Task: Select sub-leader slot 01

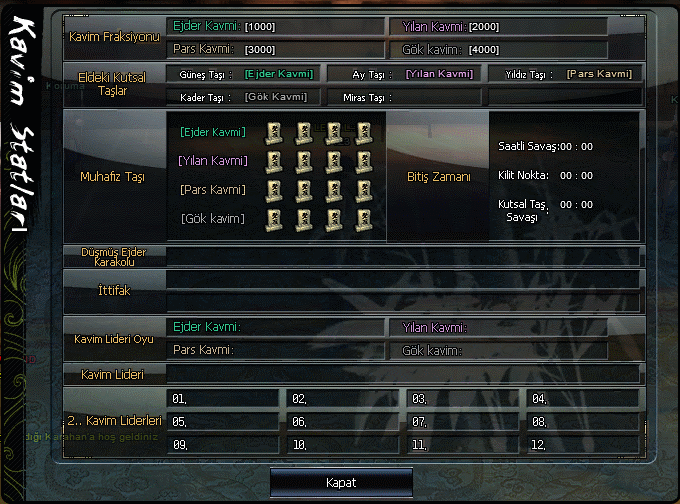Action: point(223,399)
